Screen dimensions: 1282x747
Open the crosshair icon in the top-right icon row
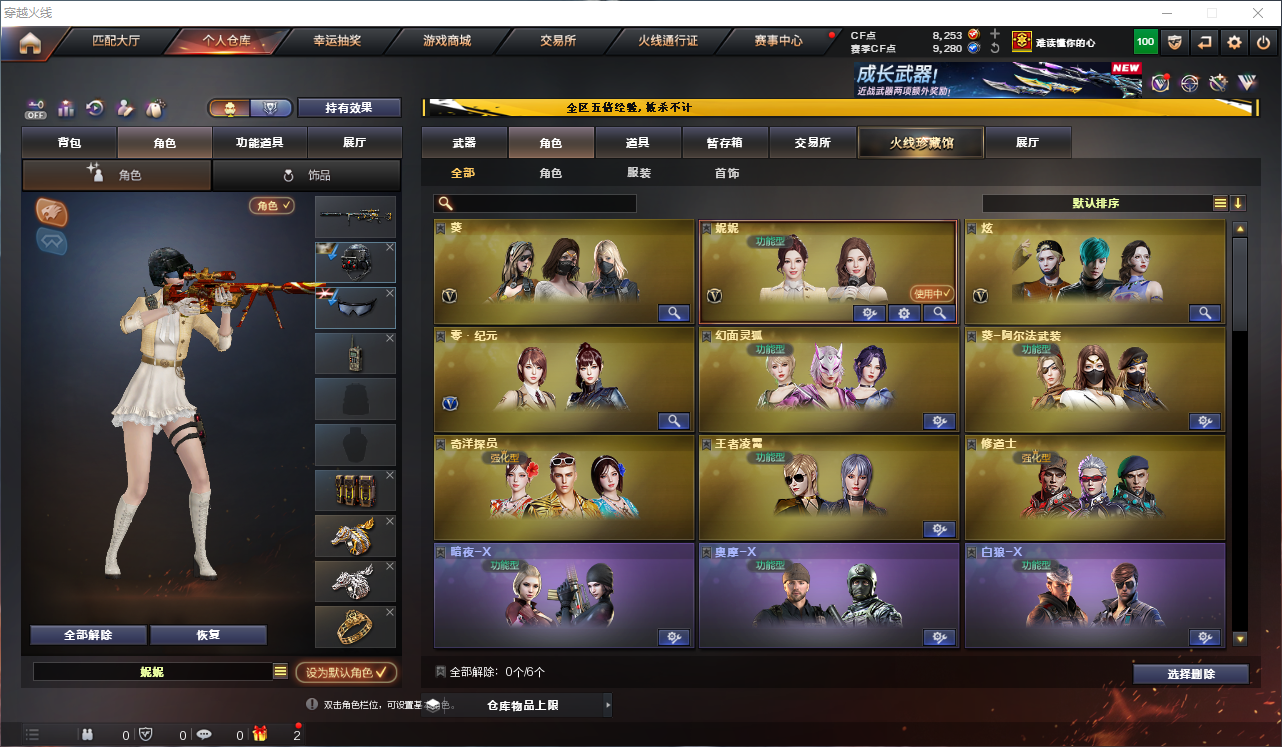click(1189, 83)
